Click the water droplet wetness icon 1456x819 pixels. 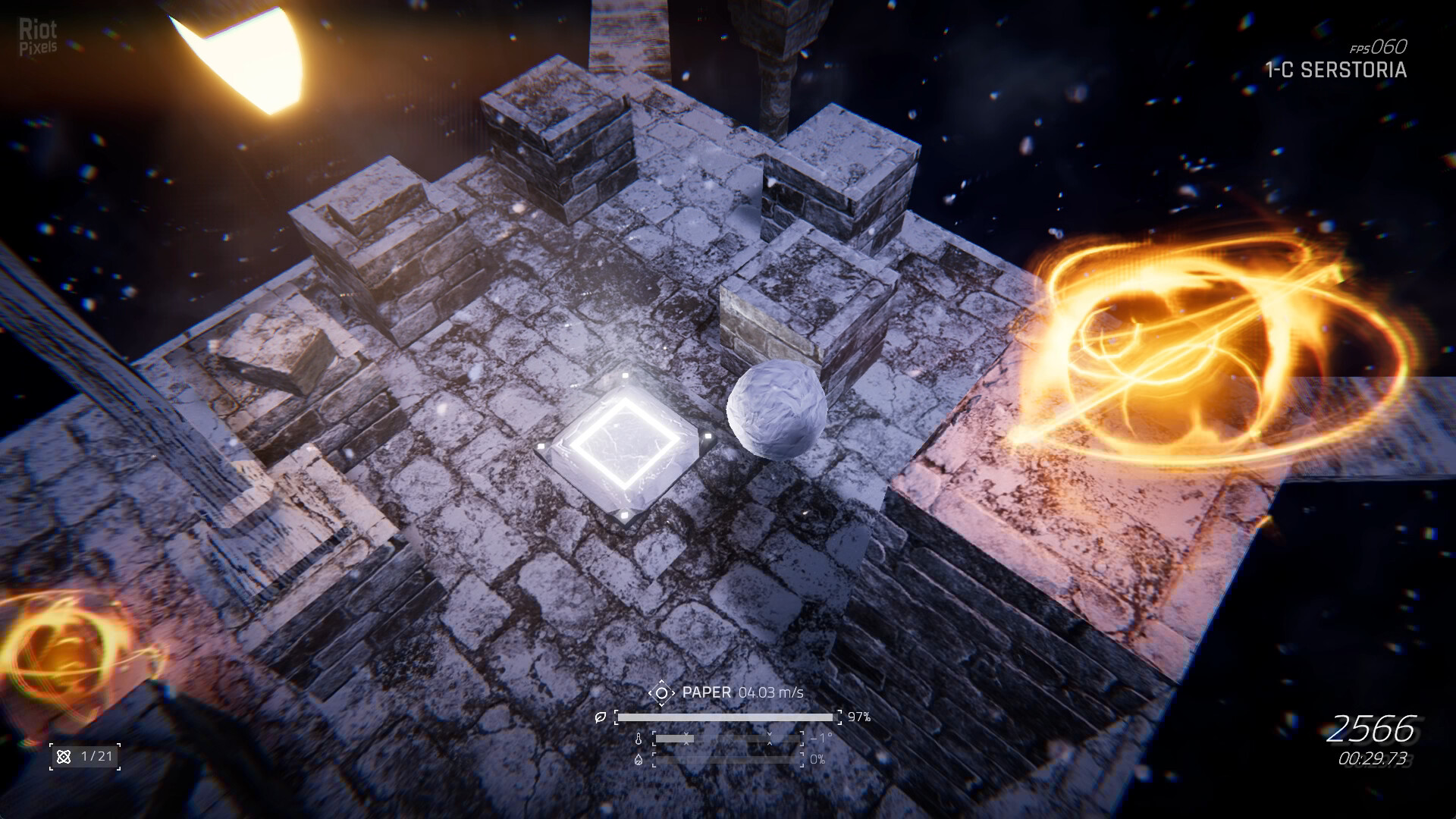coord(639,759)
